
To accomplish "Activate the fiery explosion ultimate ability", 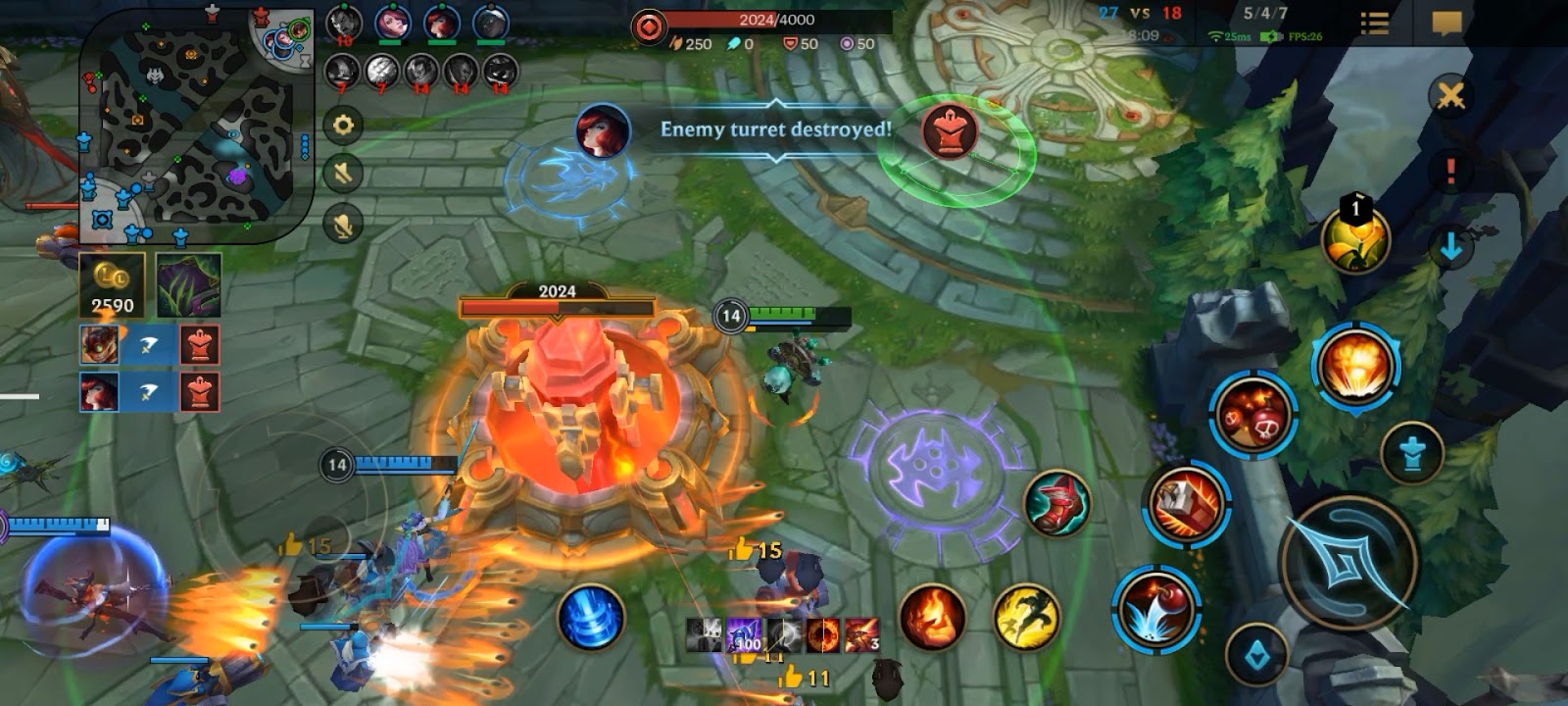I will click(x=1355, y=365).
